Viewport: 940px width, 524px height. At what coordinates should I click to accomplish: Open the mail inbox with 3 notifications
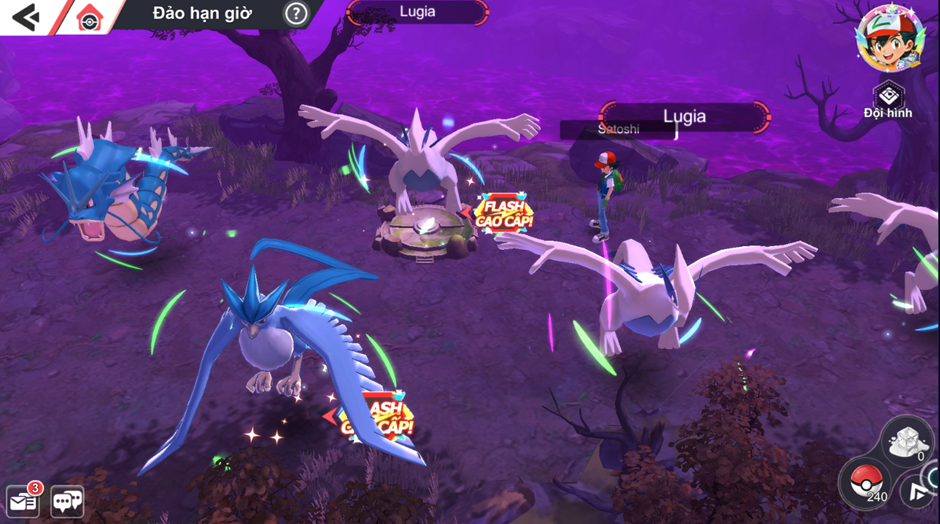pyautogui.click(x=22, y=500)
